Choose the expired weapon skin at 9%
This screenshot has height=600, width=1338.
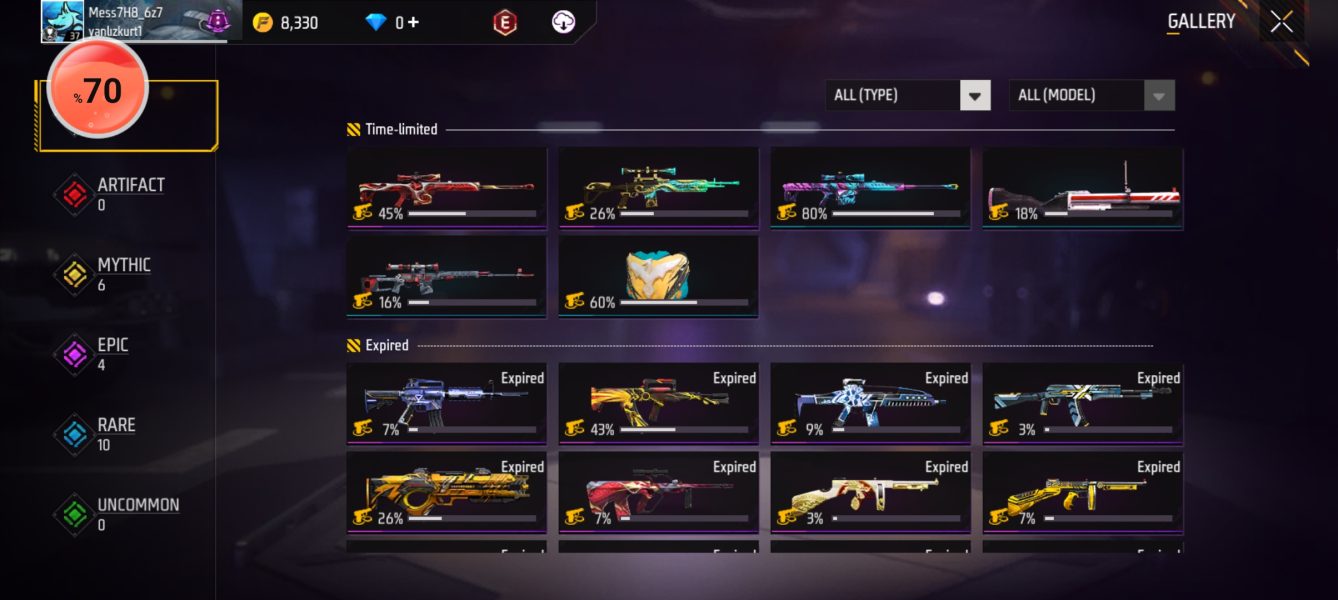[x=870, y=403]
